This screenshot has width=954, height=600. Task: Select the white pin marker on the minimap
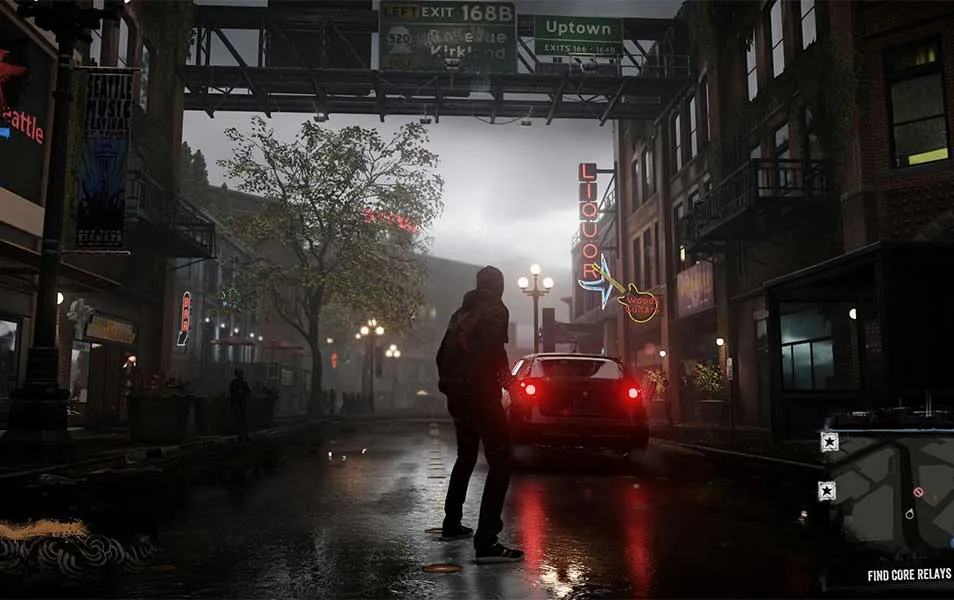pos(909,514)
